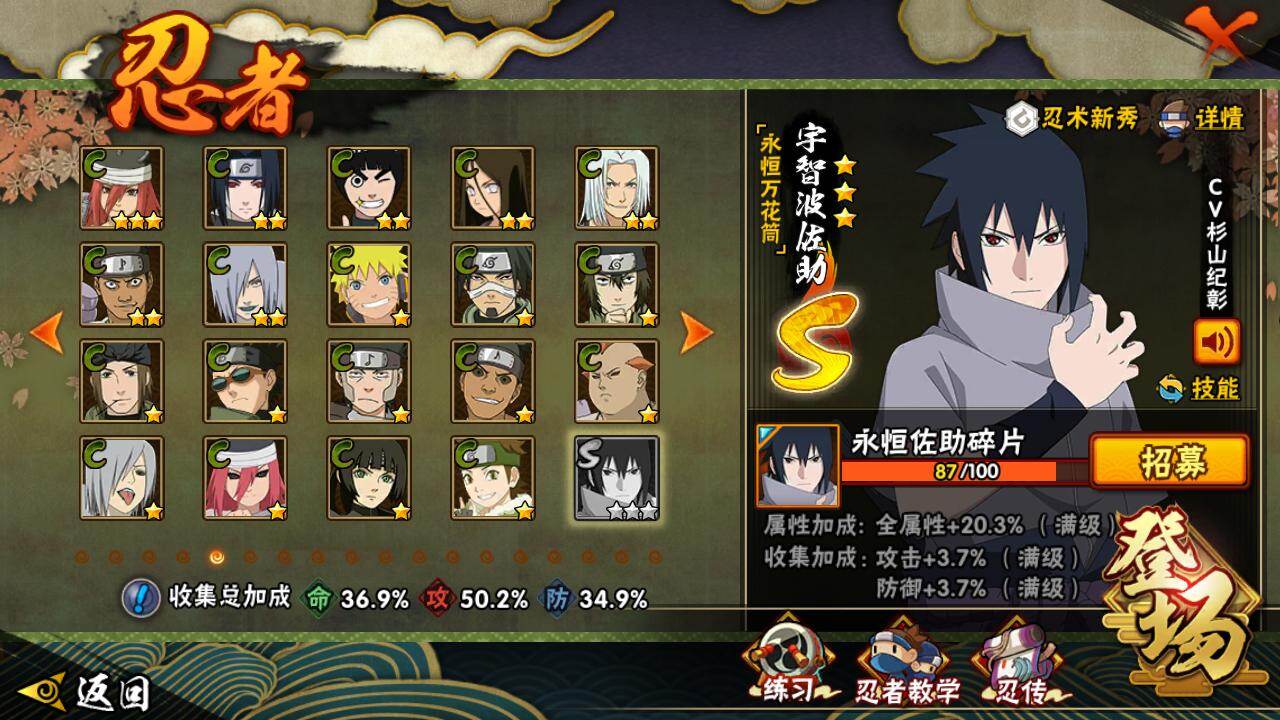Viewport: 1280px width, 720px height.
Task: Choose the bald ninja with orange markings
Action: (617, 381)
